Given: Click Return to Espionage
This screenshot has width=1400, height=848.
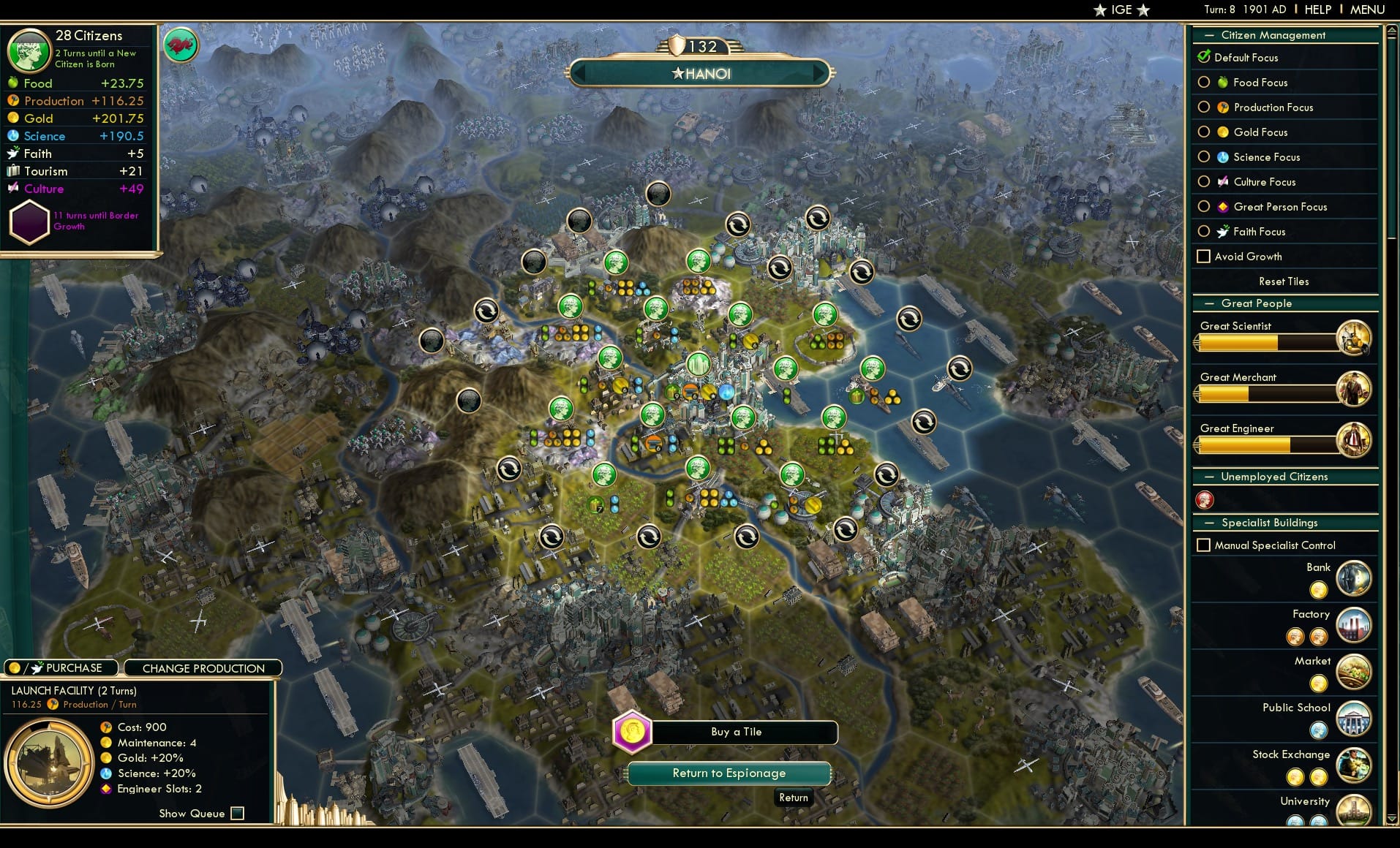Looking at the screenshot, I should tap(729, 773).
